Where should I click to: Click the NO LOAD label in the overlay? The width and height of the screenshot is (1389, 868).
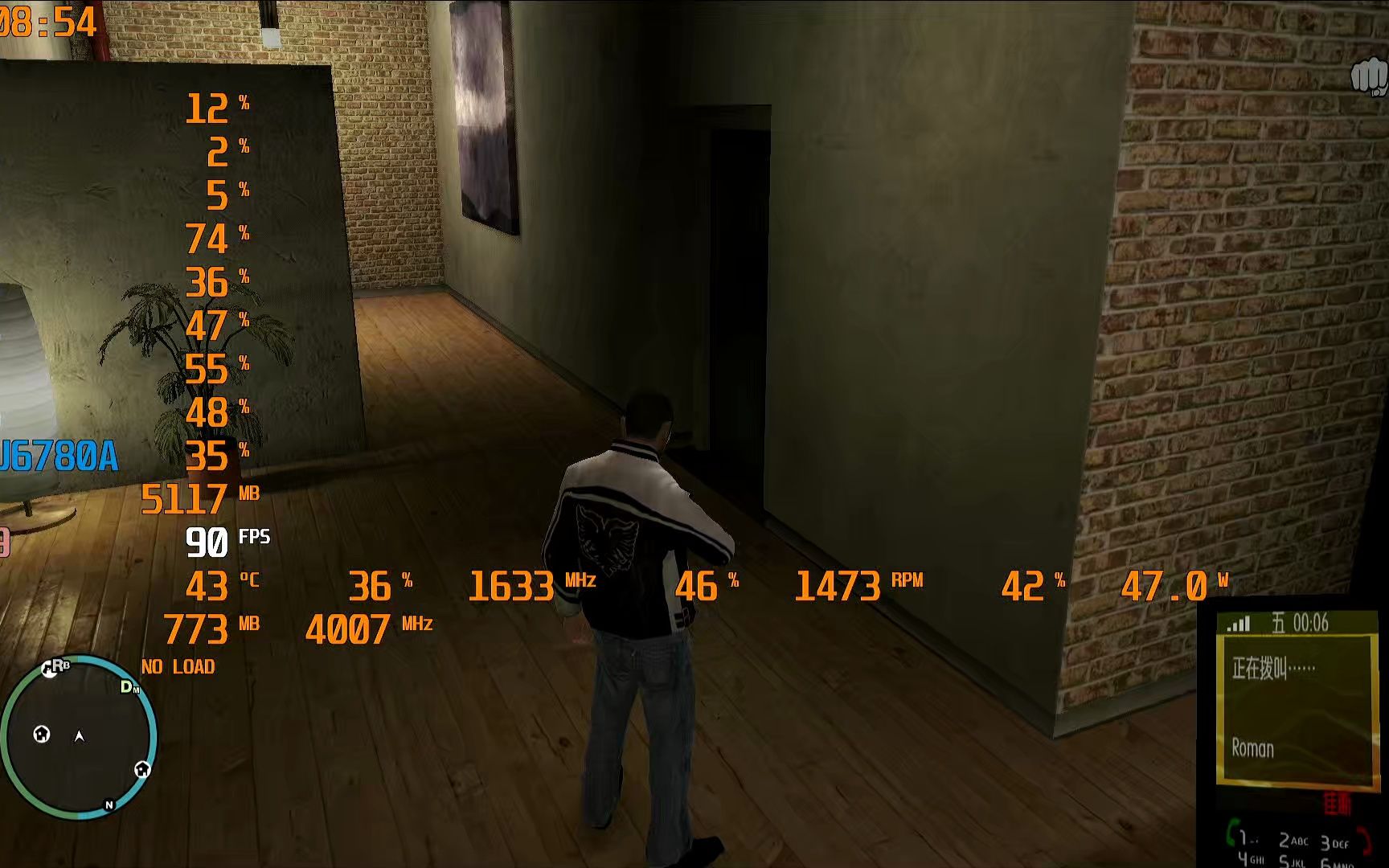(x=178, y=667)
